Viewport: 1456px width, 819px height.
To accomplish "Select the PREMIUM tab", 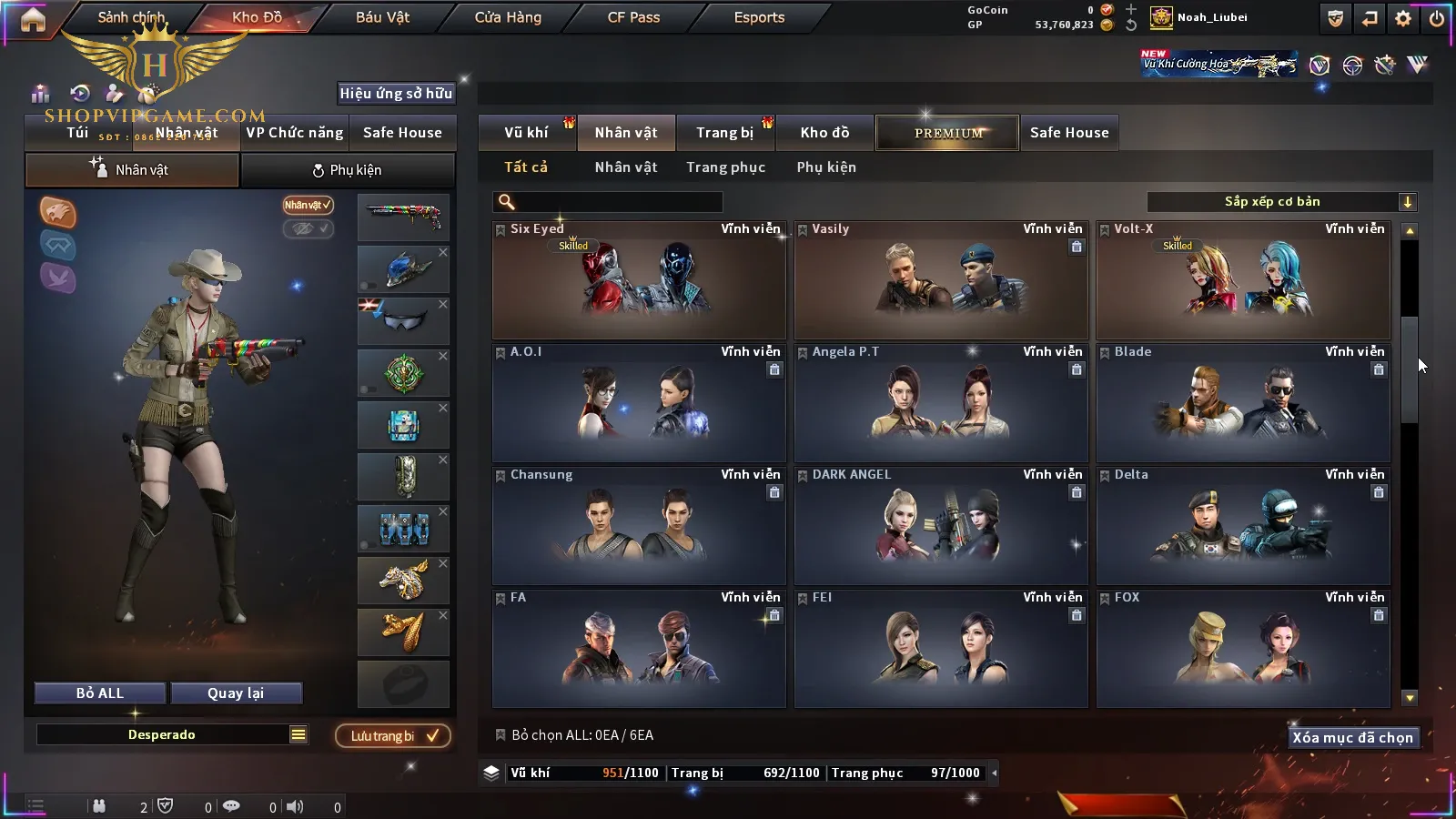I will pyautogui.click(x=948, y=133).
